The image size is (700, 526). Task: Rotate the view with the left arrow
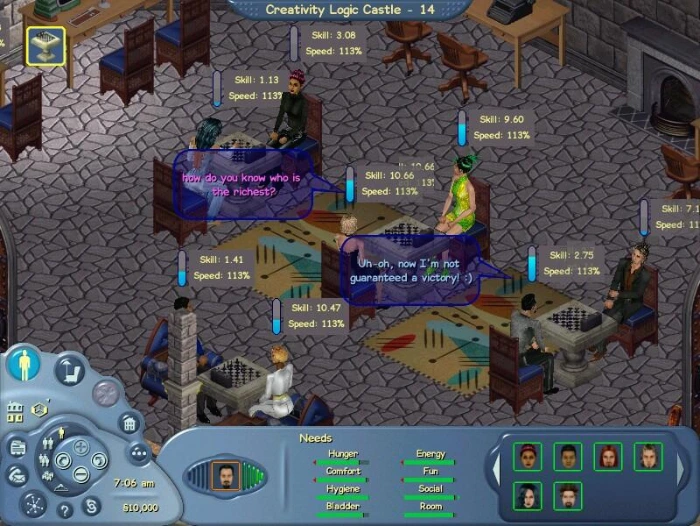click(x=62, y=461)
